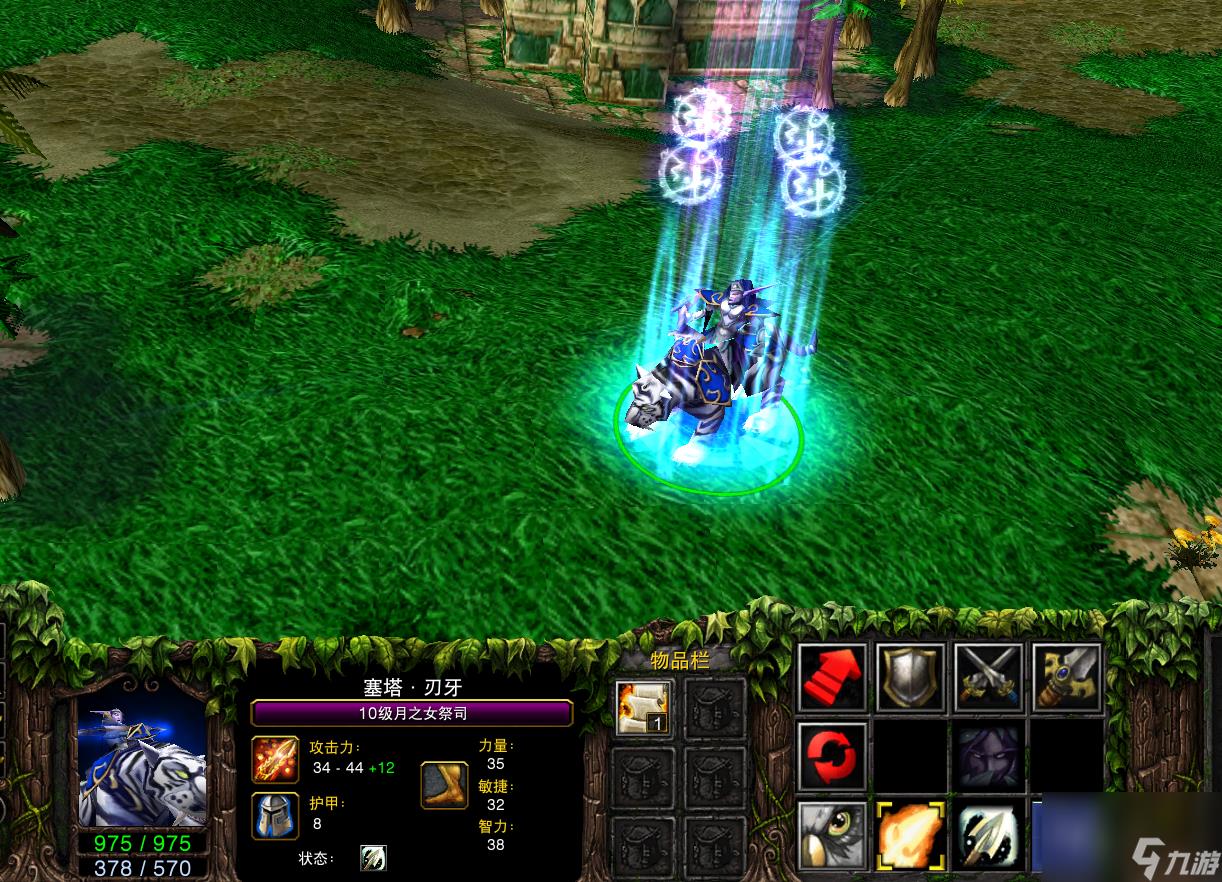Viewport: 1222px width, 882px height.
Task: Inspect the helmet armor icon
Action: point(275,815)
